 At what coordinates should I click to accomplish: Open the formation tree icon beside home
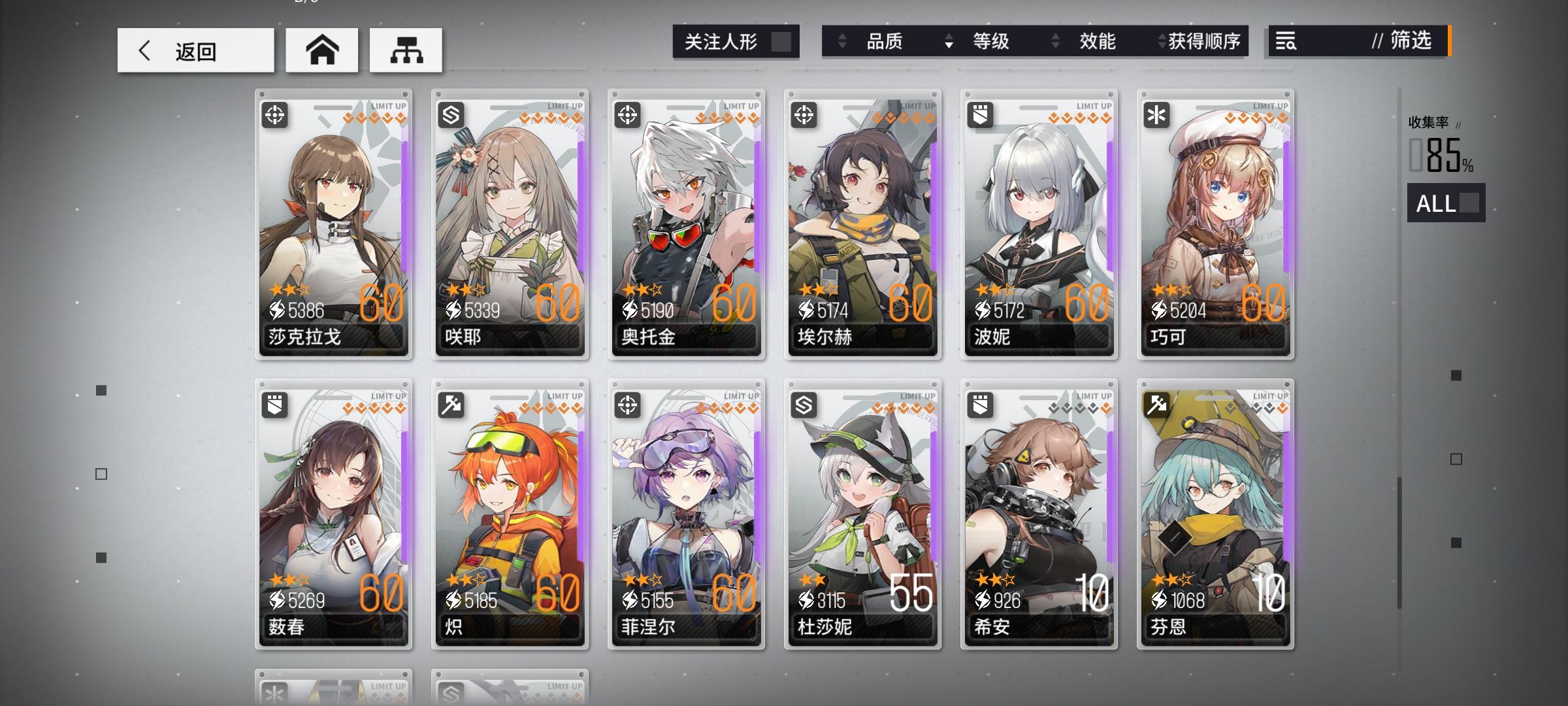[406, 49]
